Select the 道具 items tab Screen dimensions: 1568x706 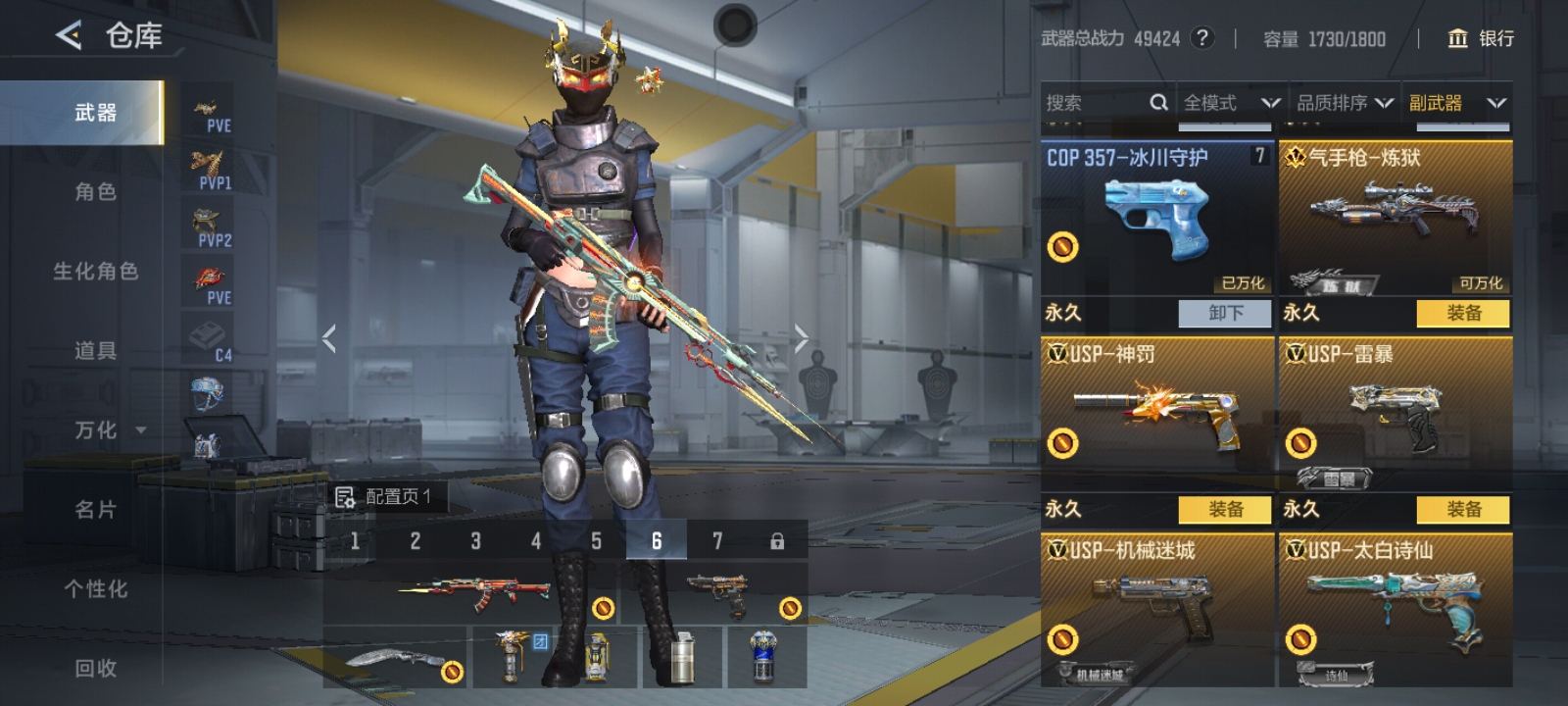95,350
